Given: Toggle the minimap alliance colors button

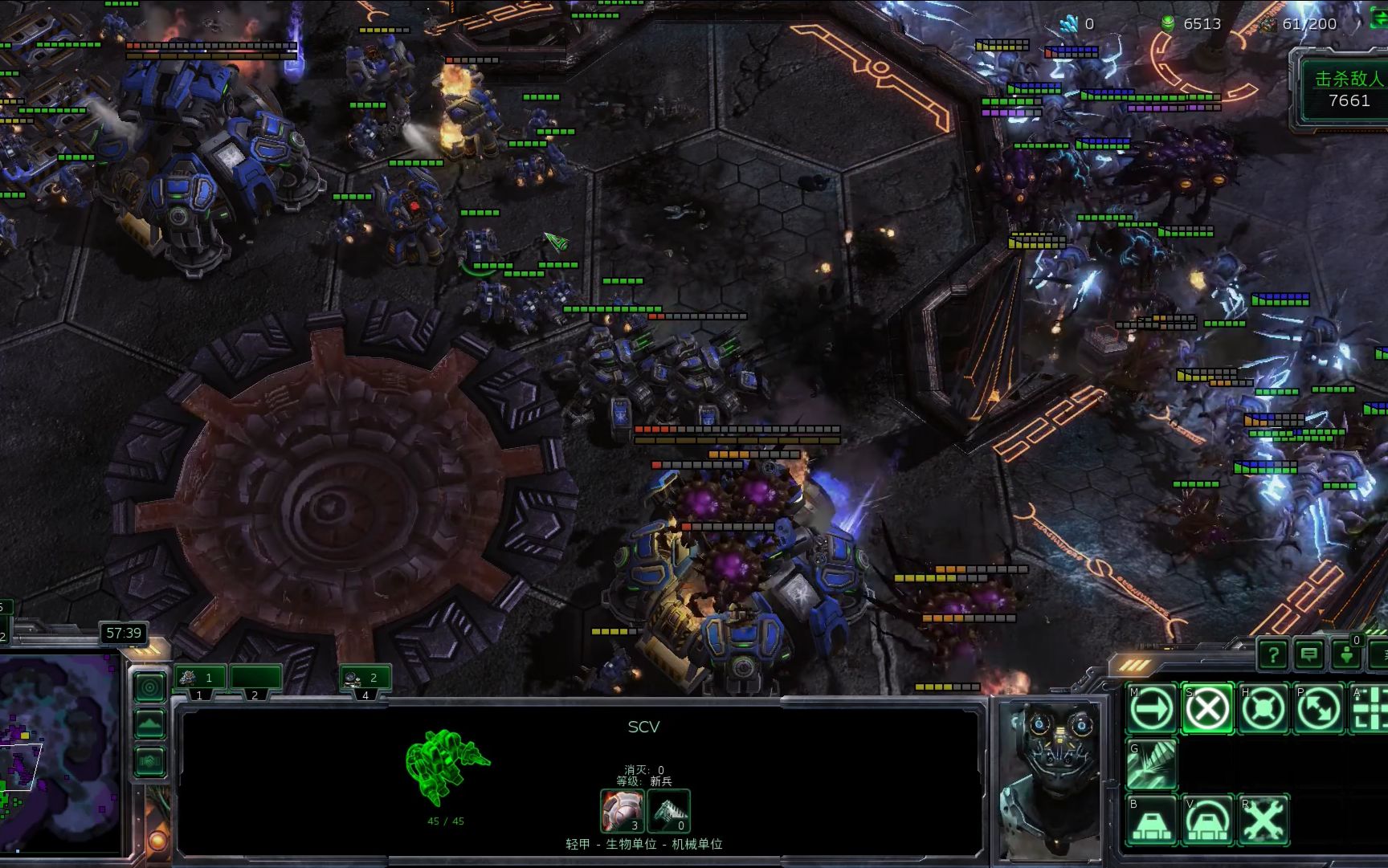Looking at the screenshot, I should (x=149, y=761).
